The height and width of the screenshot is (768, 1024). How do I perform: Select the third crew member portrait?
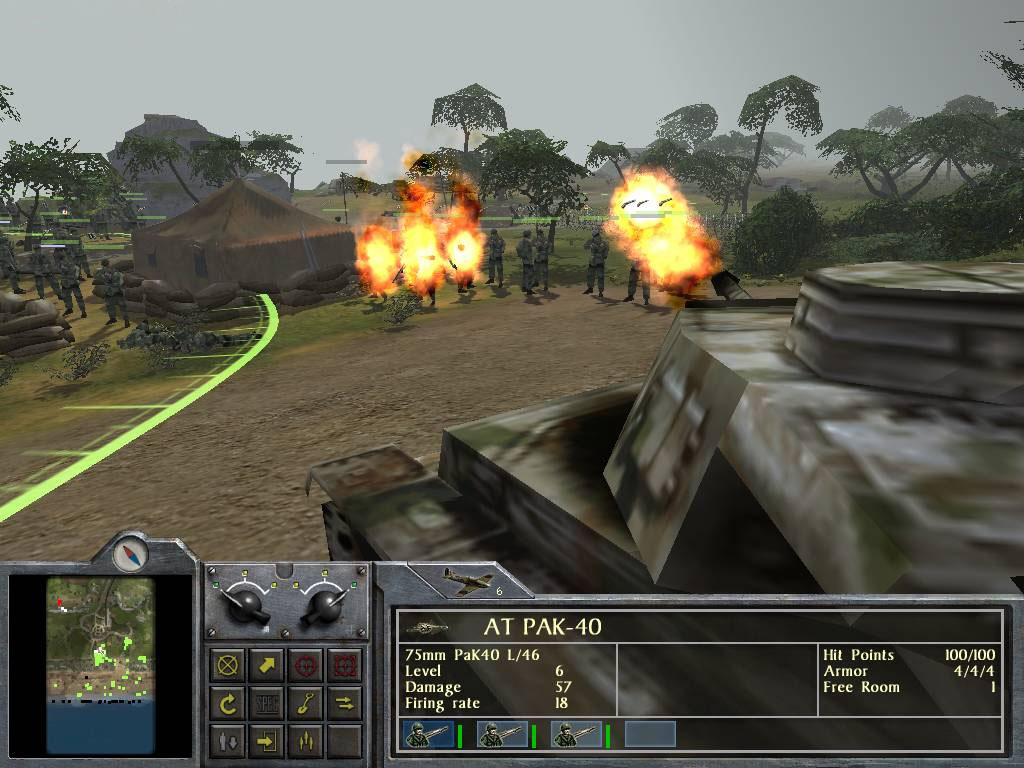pos(576,735)
